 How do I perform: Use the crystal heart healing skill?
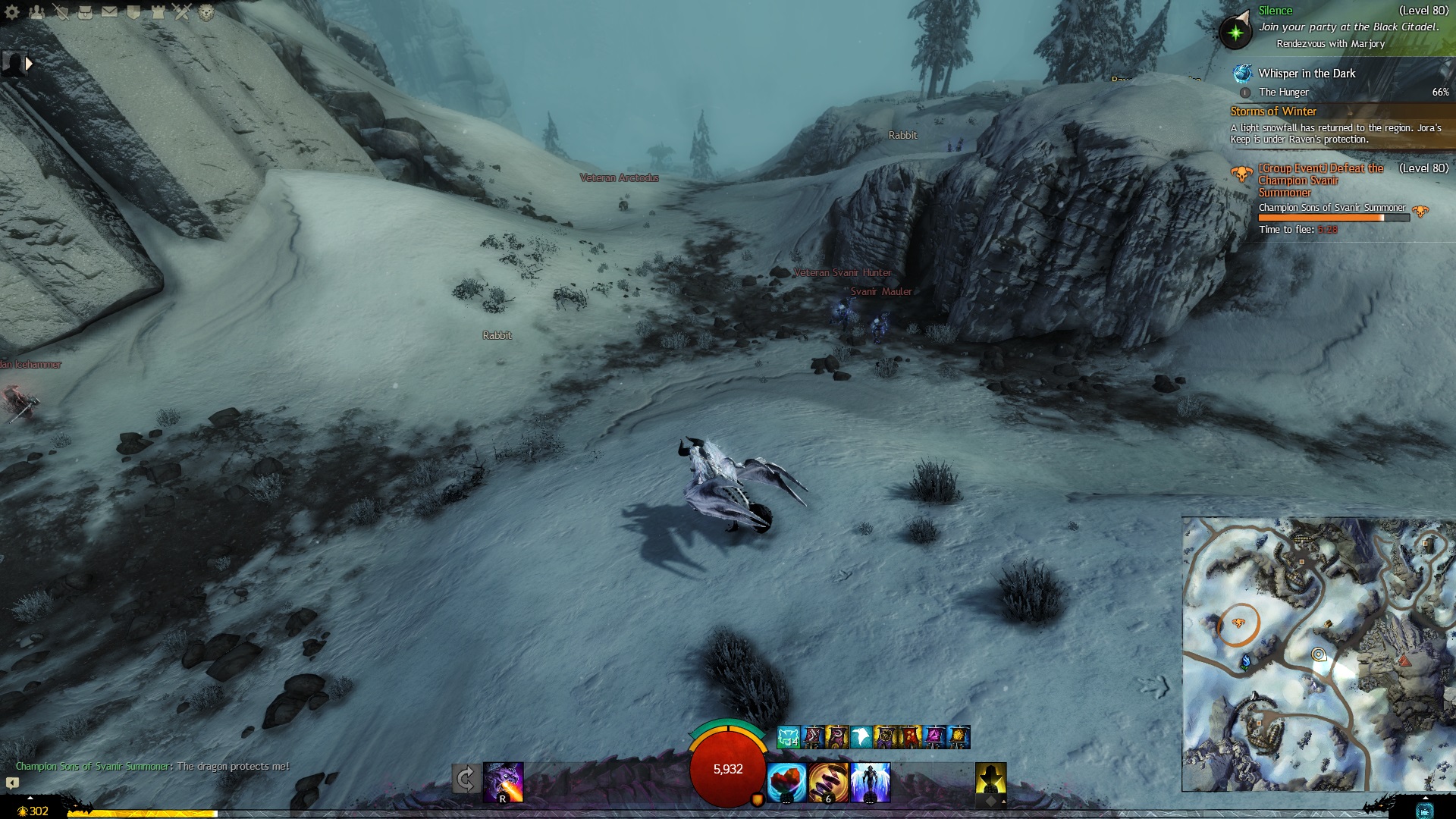[786, 782]
